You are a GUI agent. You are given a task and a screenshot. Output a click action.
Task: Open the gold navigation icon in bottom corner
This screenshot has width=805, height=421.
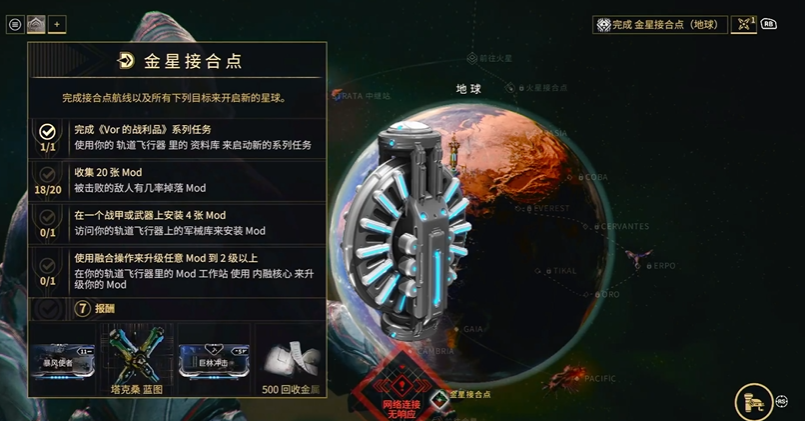pos(753,402)
